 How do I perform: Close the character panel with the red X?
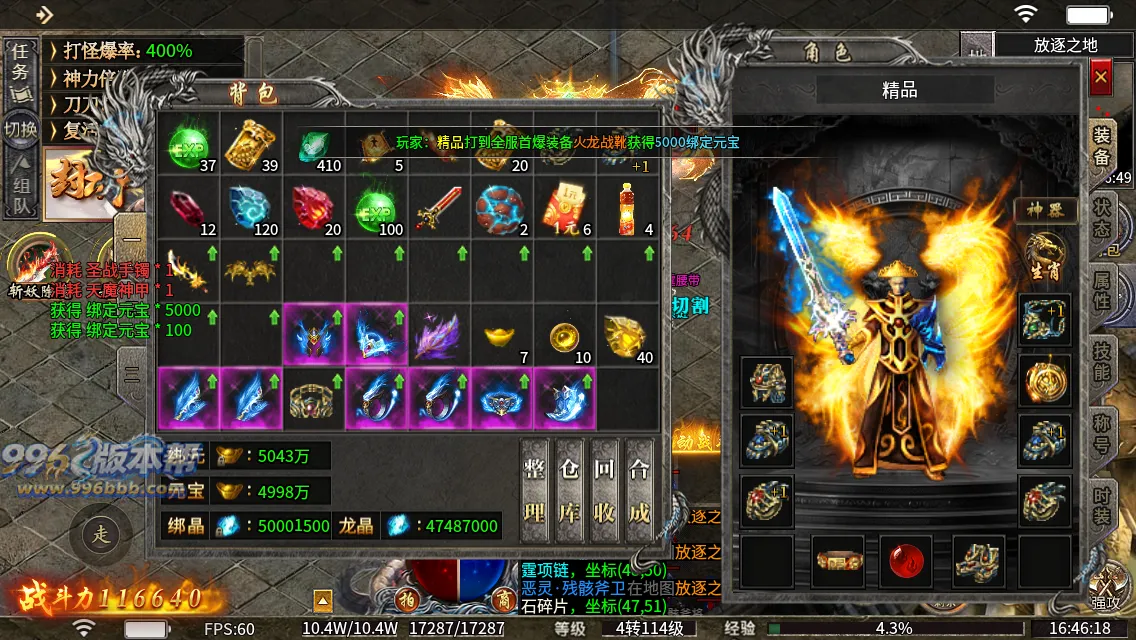click(1101, 77)
